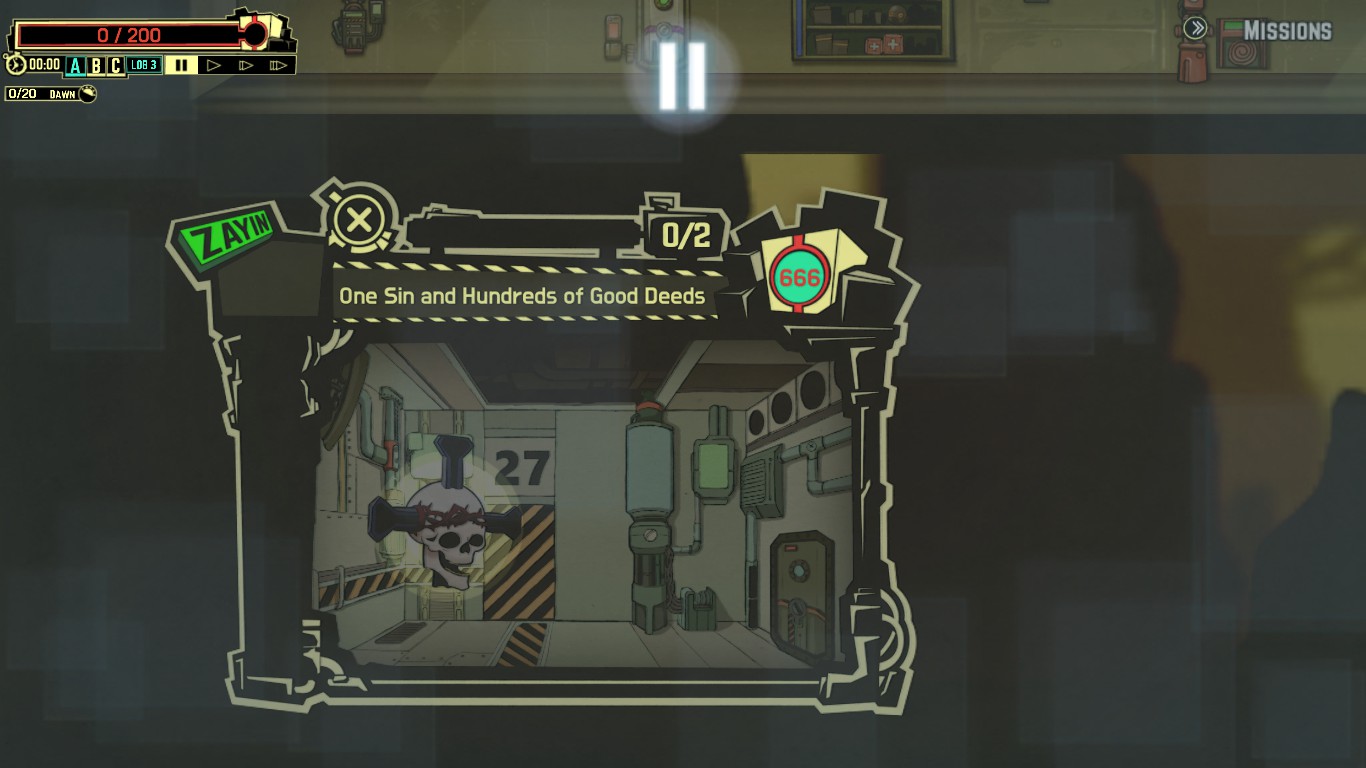Select the stopwatch timer icon
The height and width of the screenshot is (768, 1366).
coord(14,66)
